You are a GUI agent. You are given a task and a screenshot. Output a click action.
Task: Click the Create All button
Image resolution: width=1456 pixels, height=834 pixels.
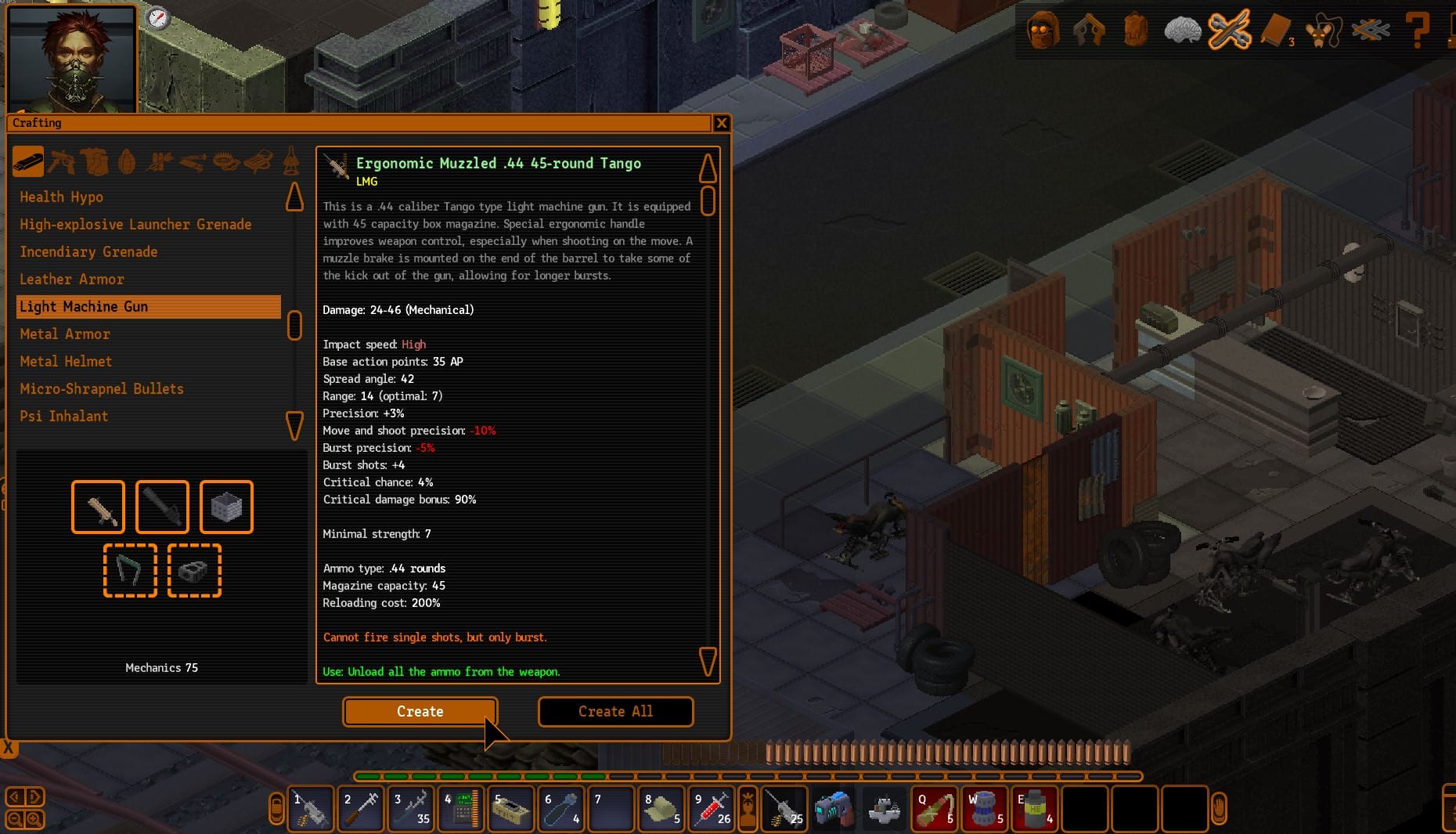point(615,711)
